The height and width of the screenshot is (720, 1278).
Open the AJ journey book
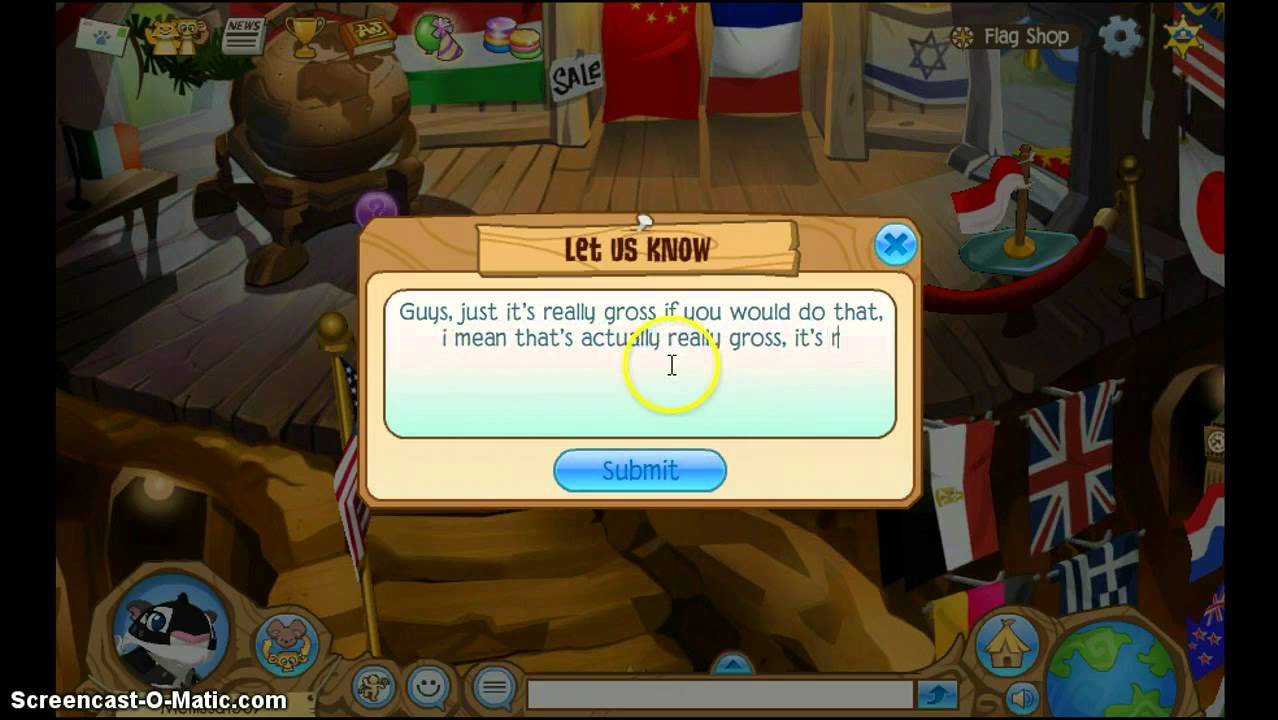[367, 36]
